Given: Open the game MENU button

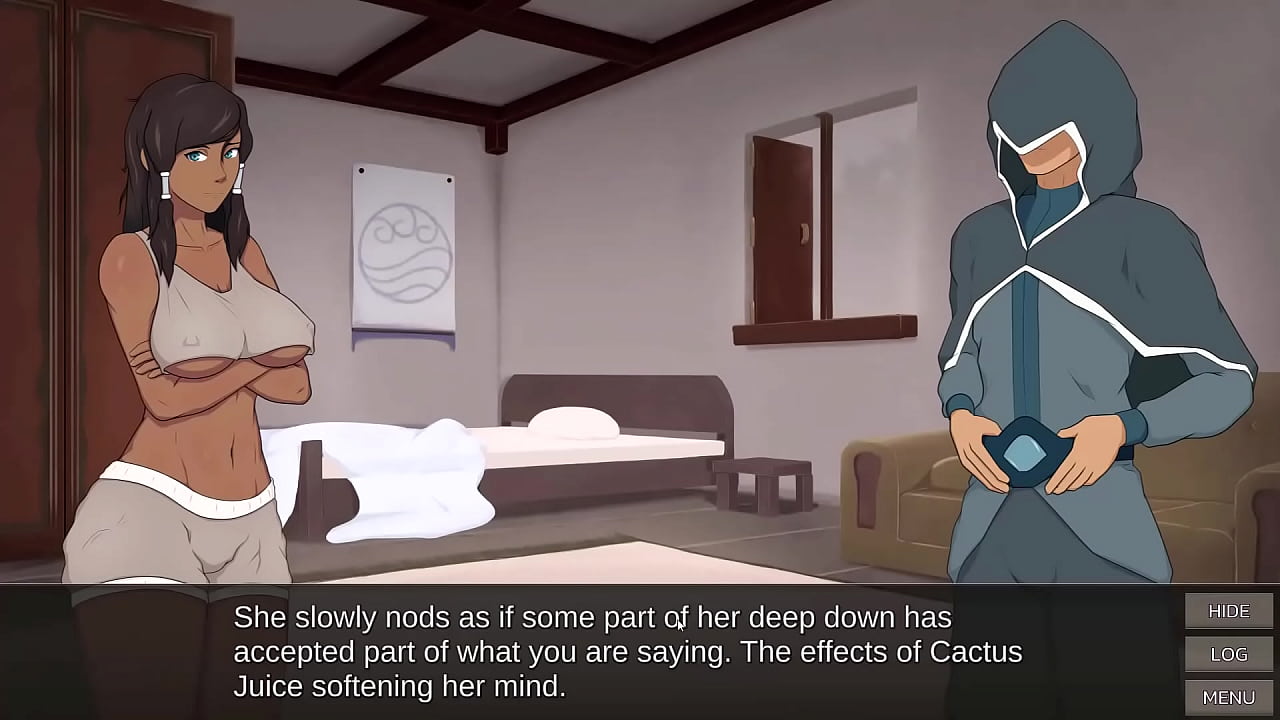Looking at the screenshot, I should click(1228, 696).
